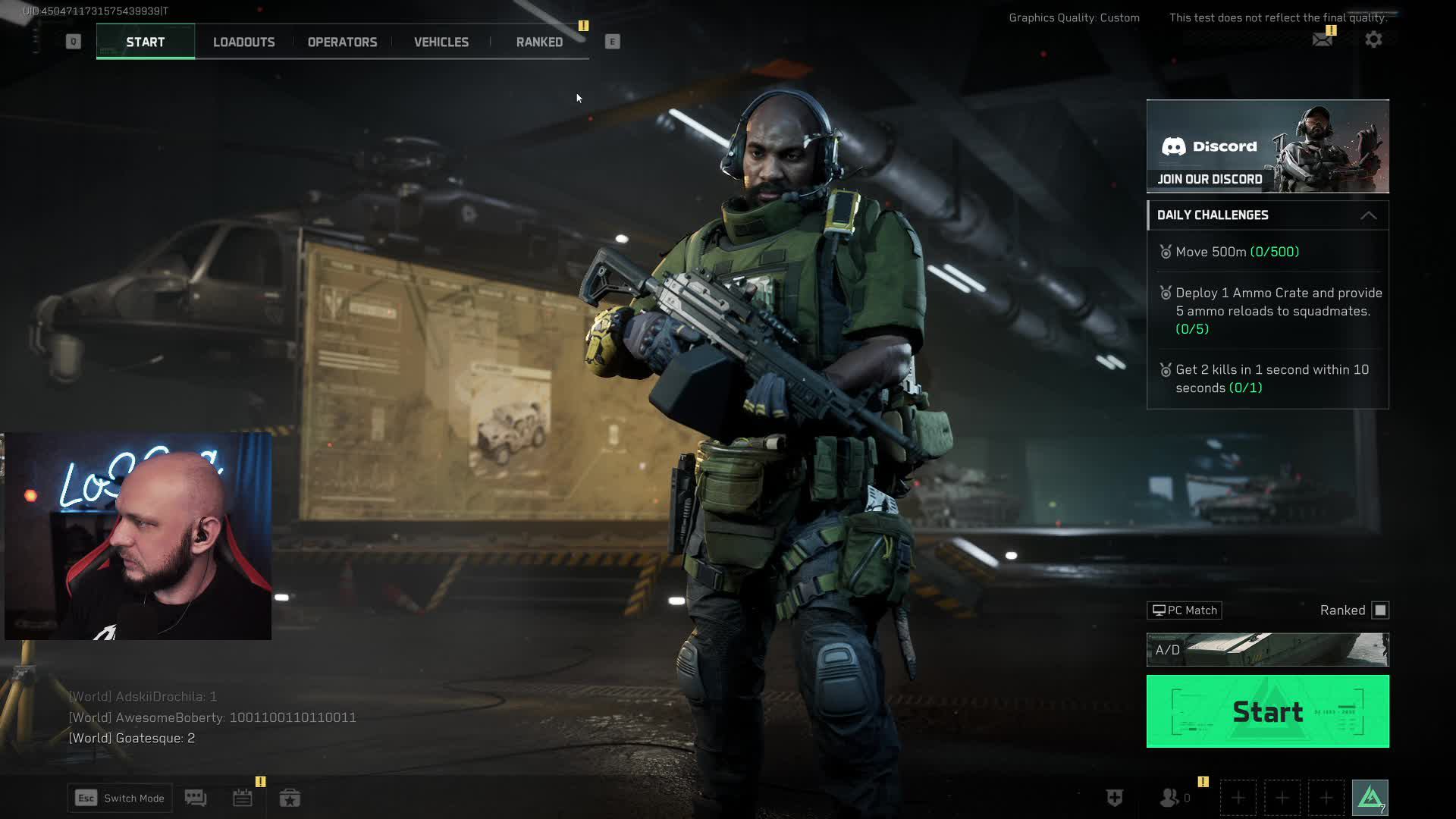Open the friends list icon

1170,798
